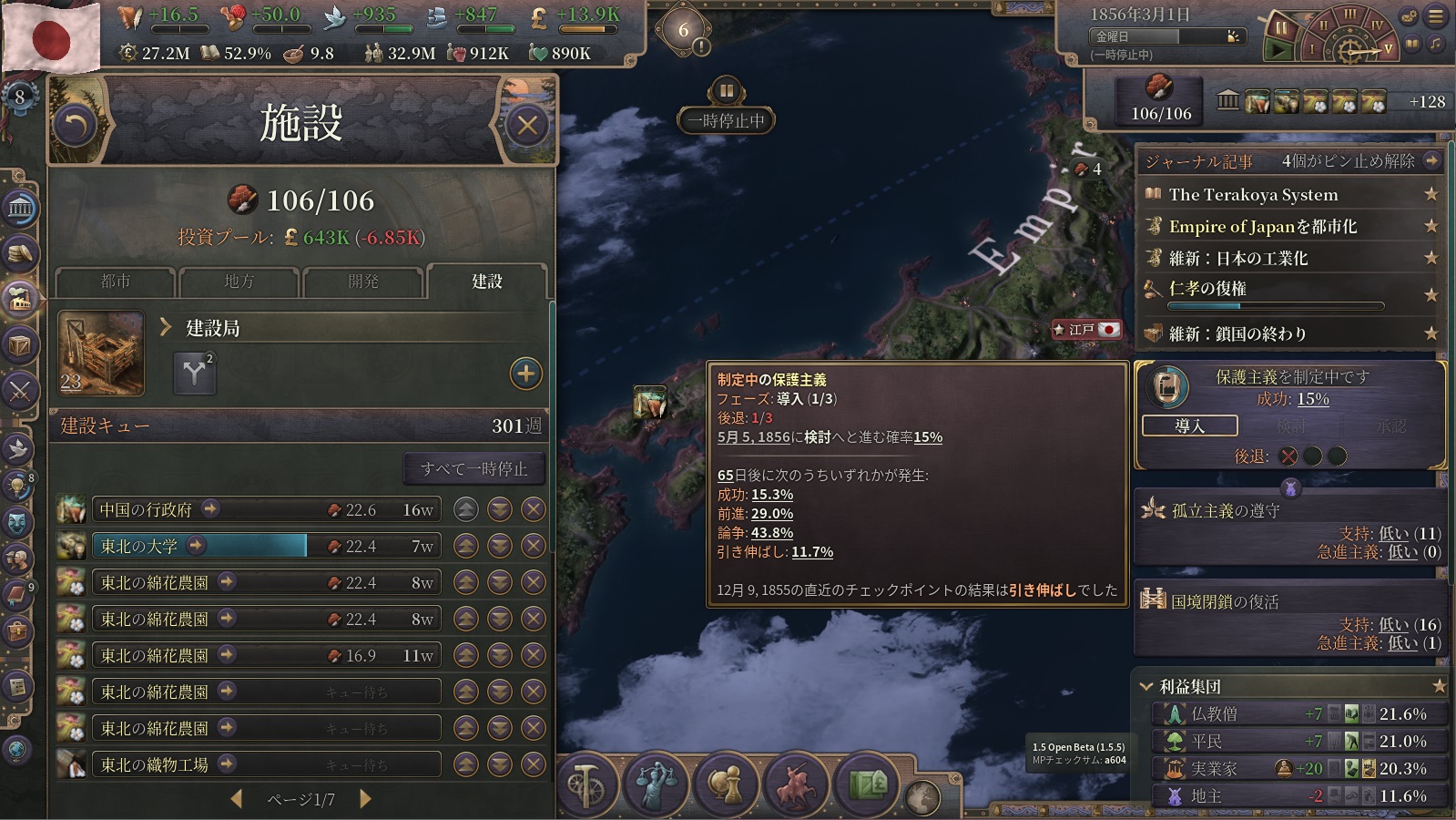Close the 施設 buildings panel
The height and width of the screenshot is (820, 1456).
(527, 125)
